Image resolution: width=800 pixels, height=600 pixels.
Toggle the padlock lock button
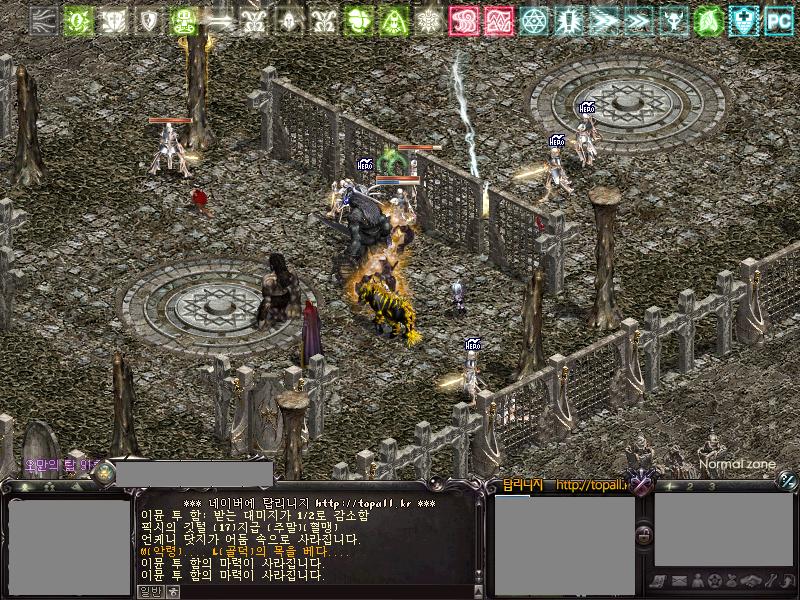pos(645,536)
